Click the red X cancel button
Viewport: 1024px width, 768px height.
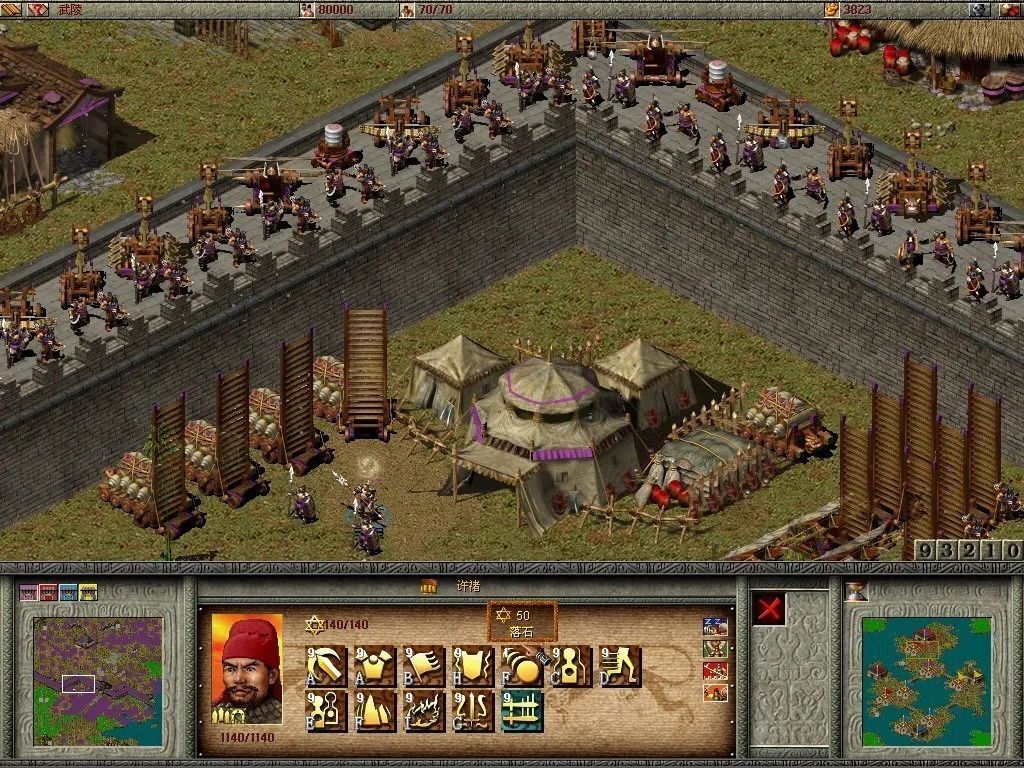point(769,609)
